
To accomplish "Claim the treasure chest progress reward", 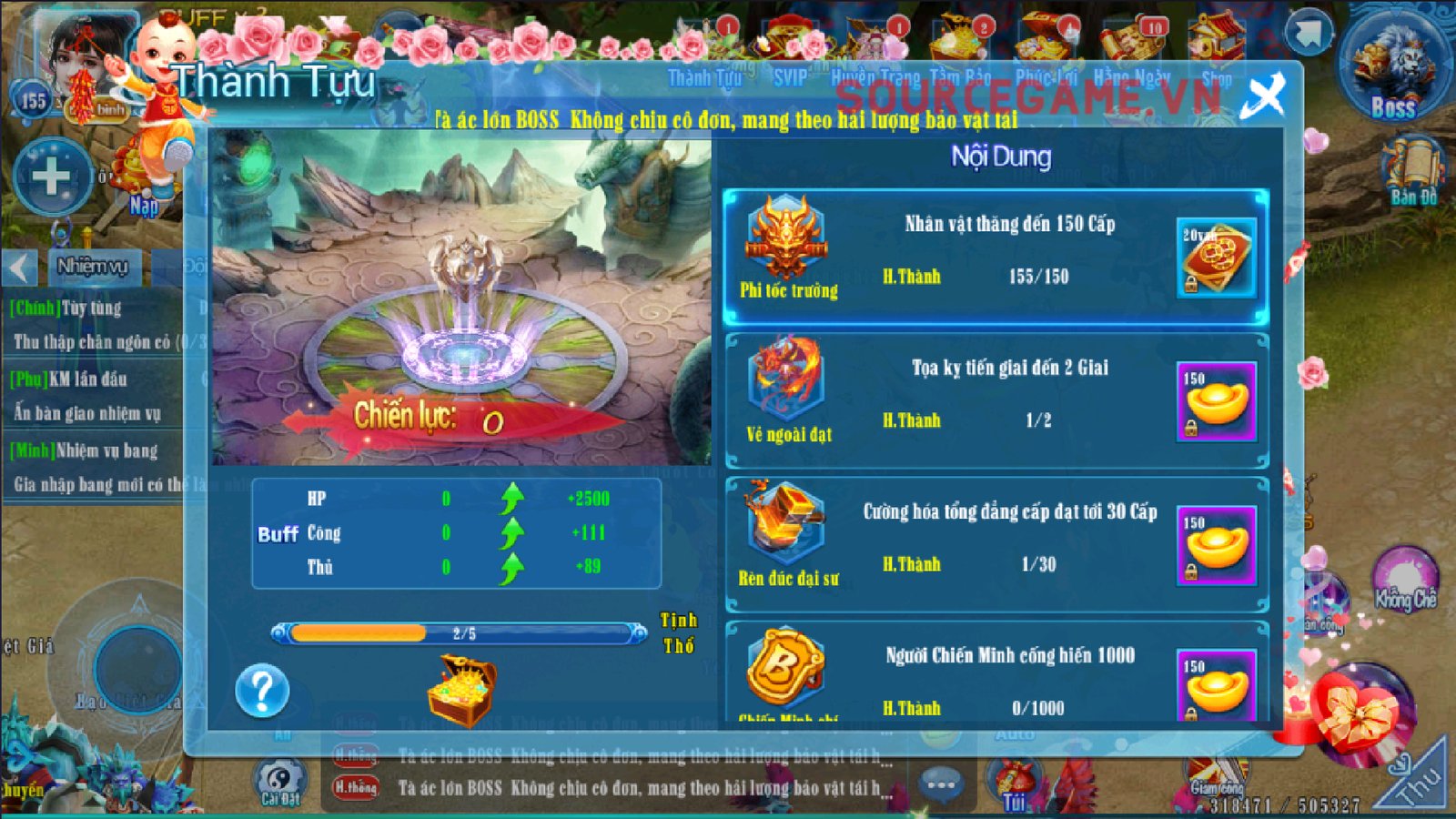I will (462, 691).
